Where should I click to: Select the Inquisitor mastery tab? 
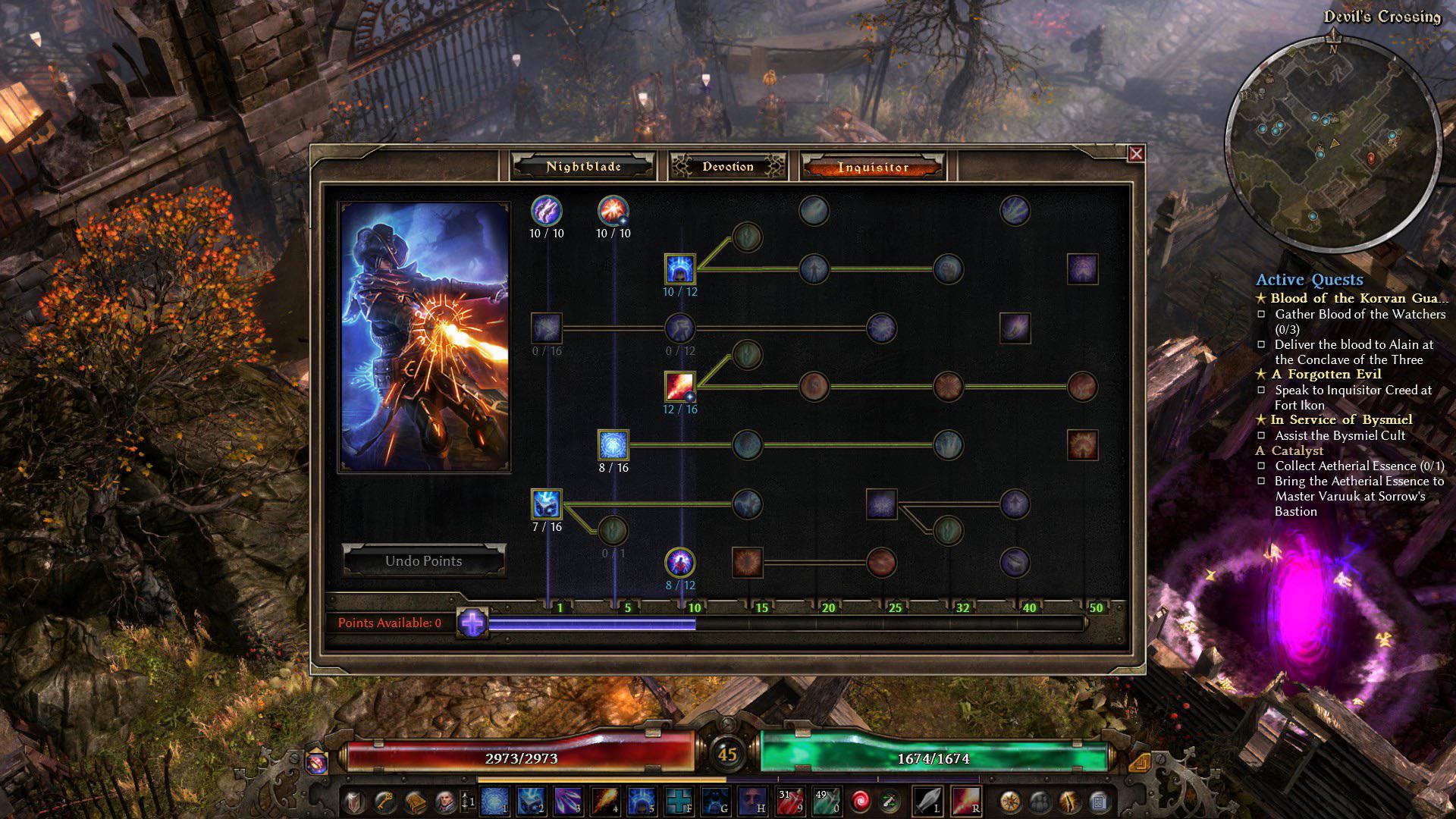[x=872, y=167]
